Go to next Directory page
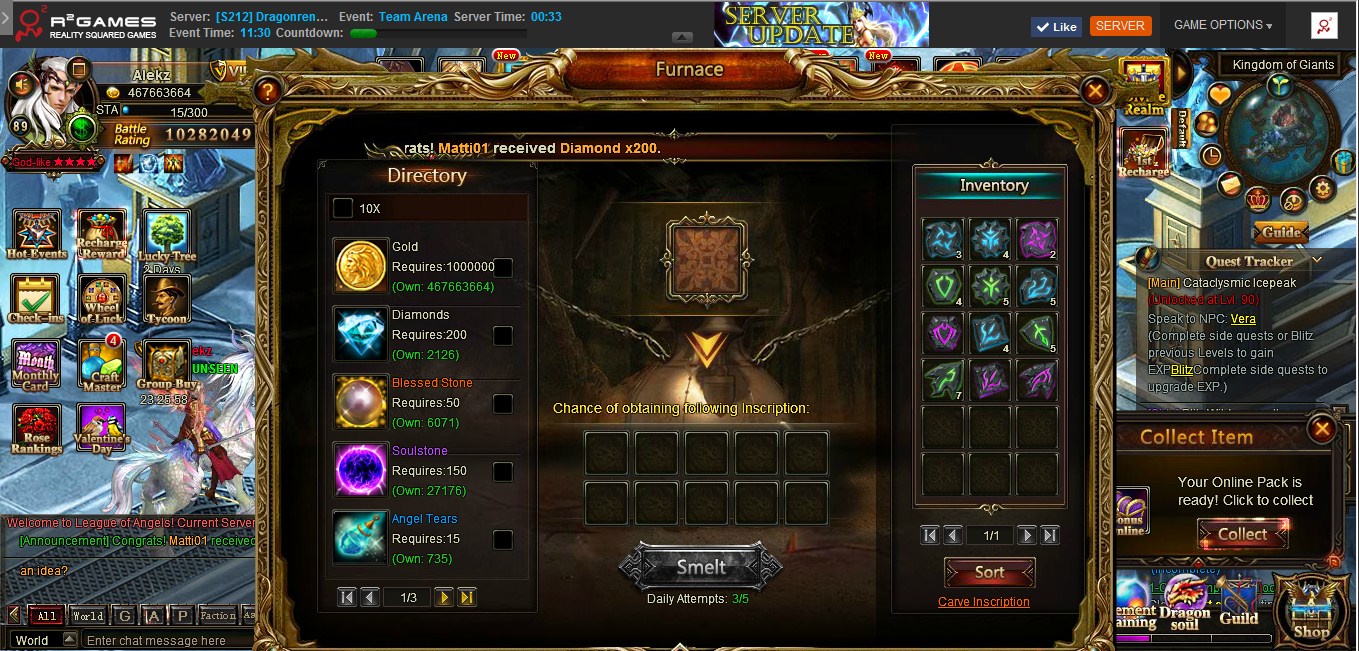 click(444, 597)
